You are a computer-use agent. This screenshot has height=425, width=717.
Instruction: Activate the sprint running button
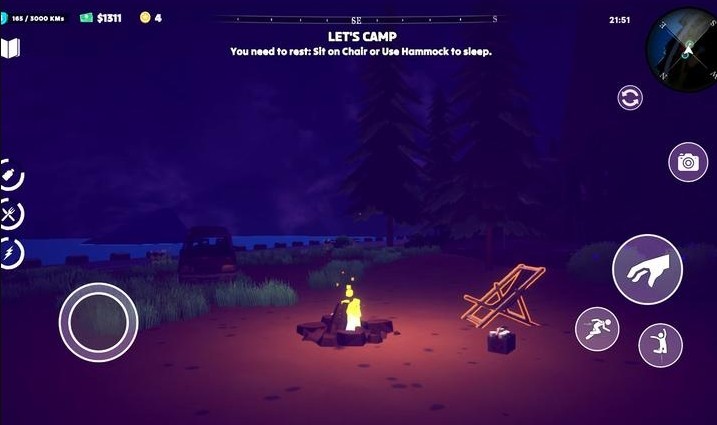(597, 329)
